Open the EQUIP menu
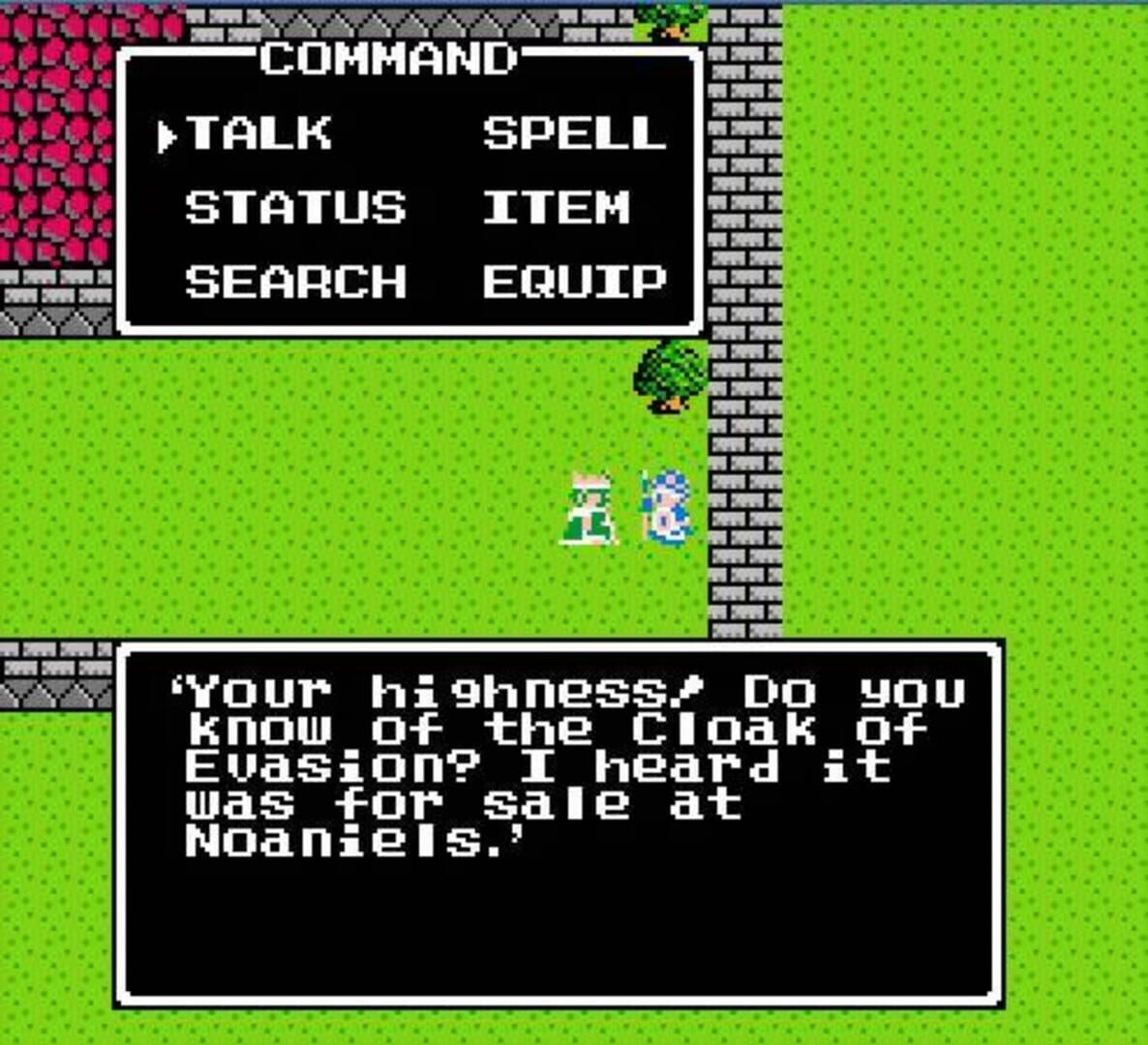 [574, 283]
